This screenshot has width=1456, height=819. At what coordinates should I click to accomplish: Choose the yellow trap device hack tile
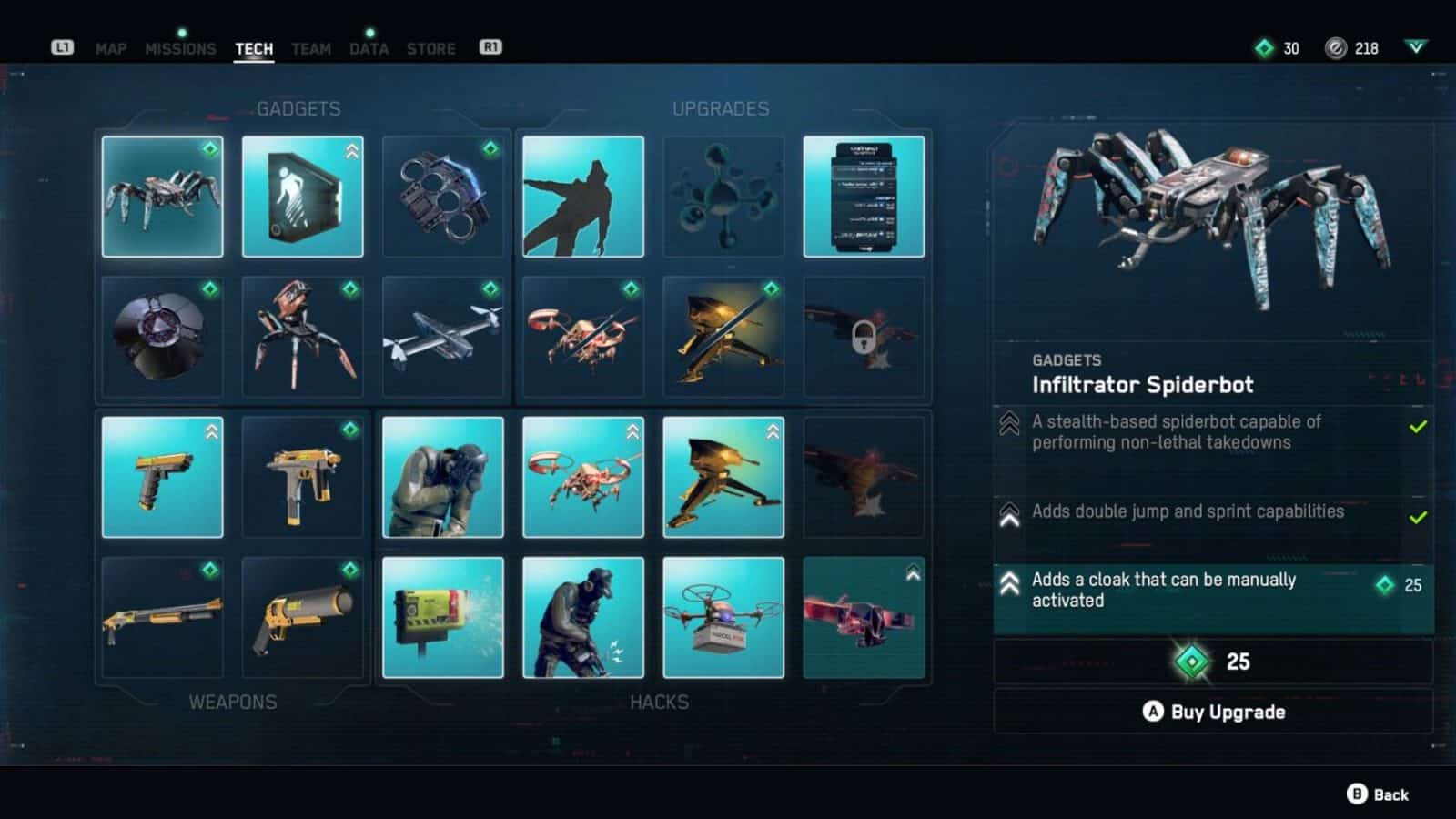[443, 617]
